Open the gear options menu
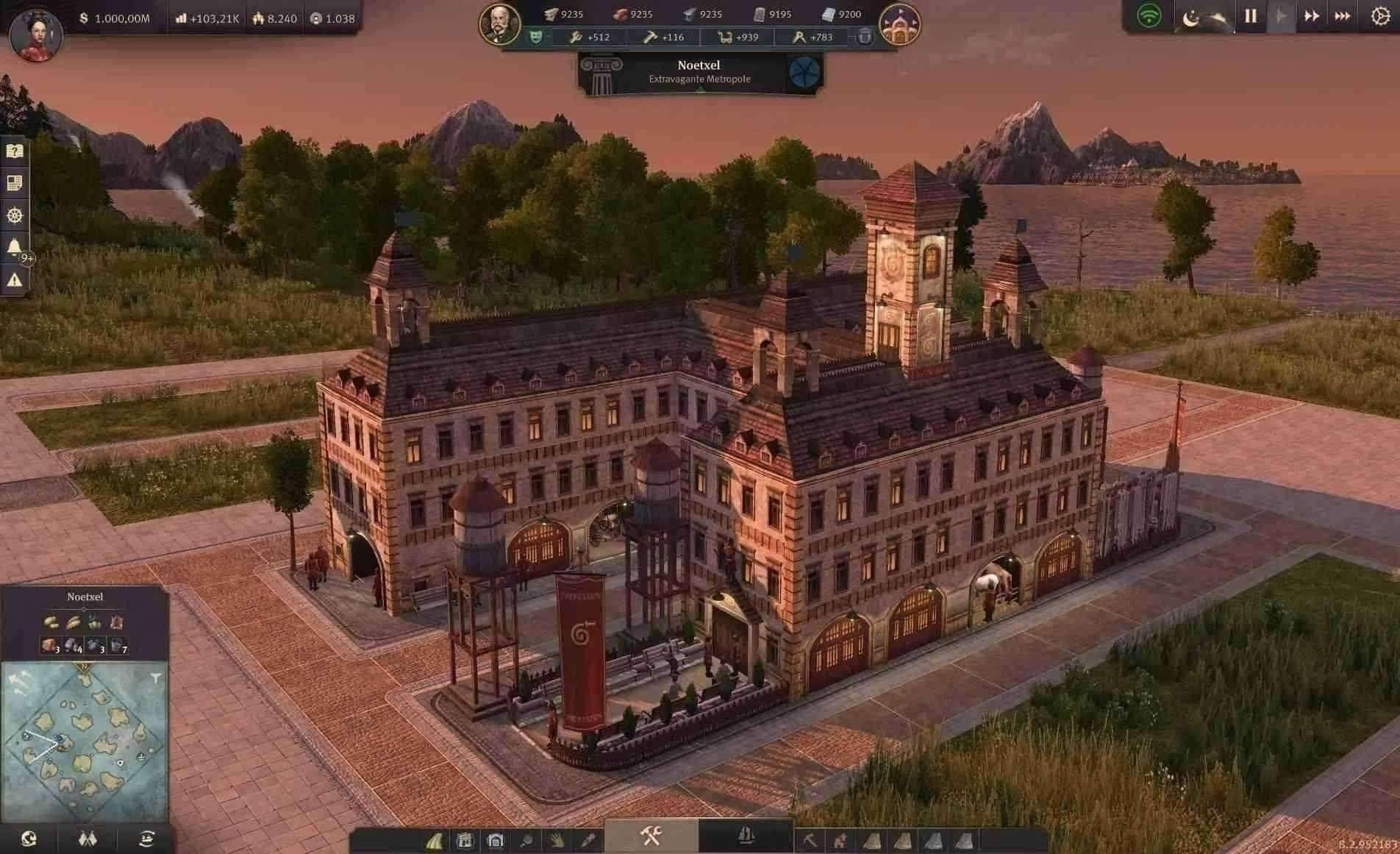 click(x=1380, y=16)
